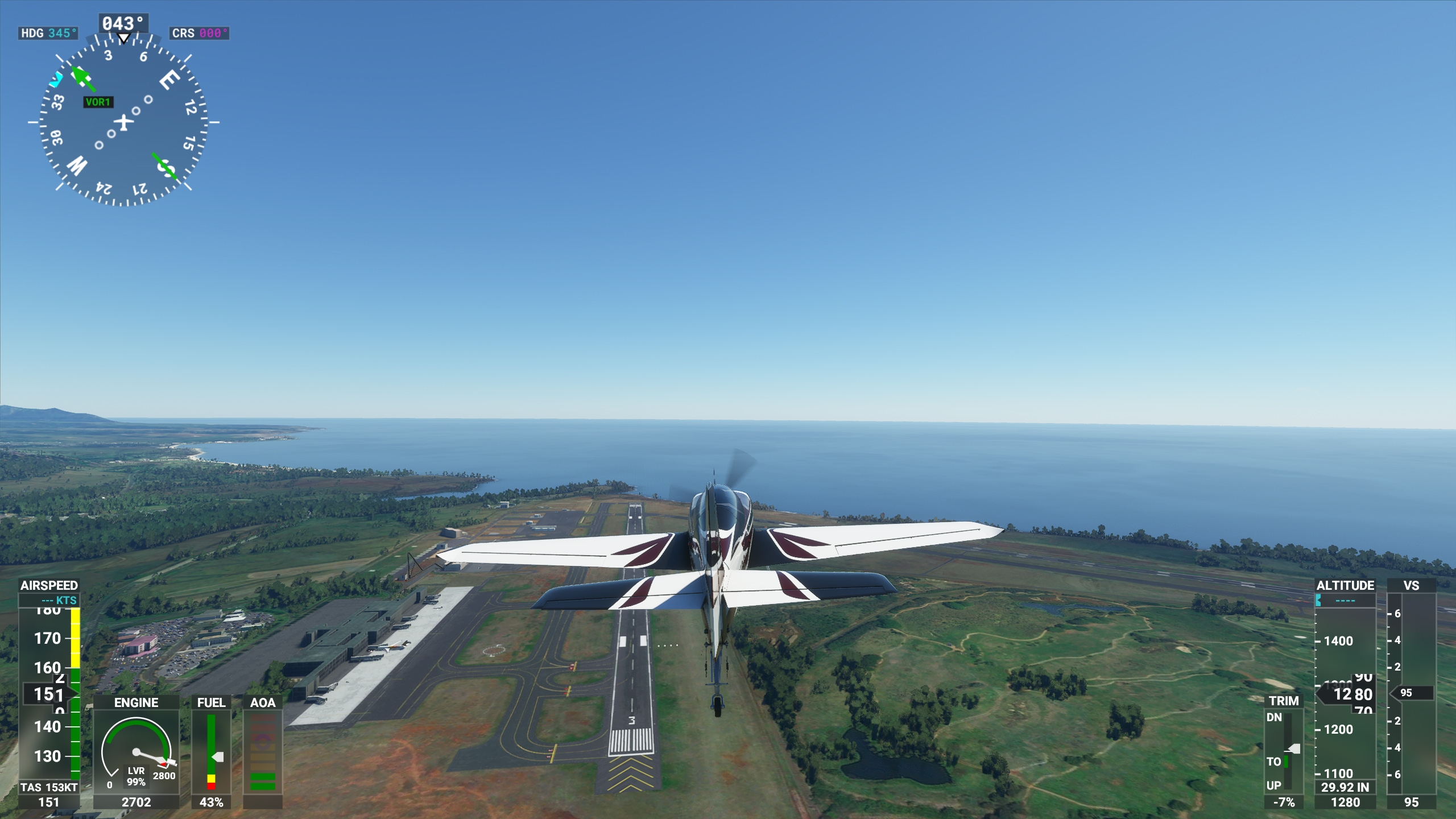The width and height of the screenshot is (1456, 819).
Task: Click the TRIM indicator gauge
Action: point(1284,751)
